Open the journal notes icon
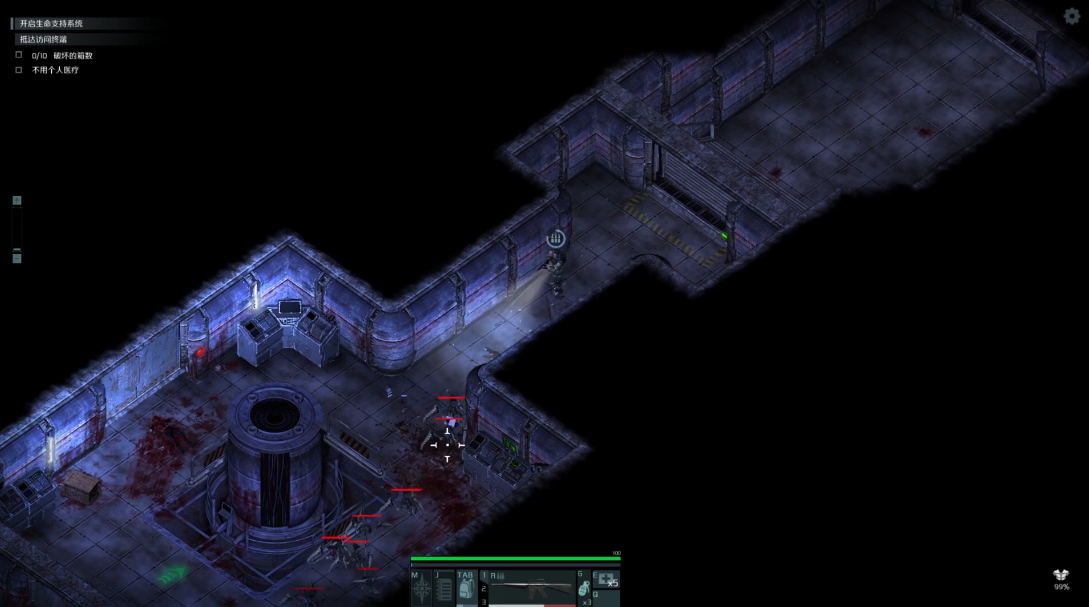 point(444,589)
